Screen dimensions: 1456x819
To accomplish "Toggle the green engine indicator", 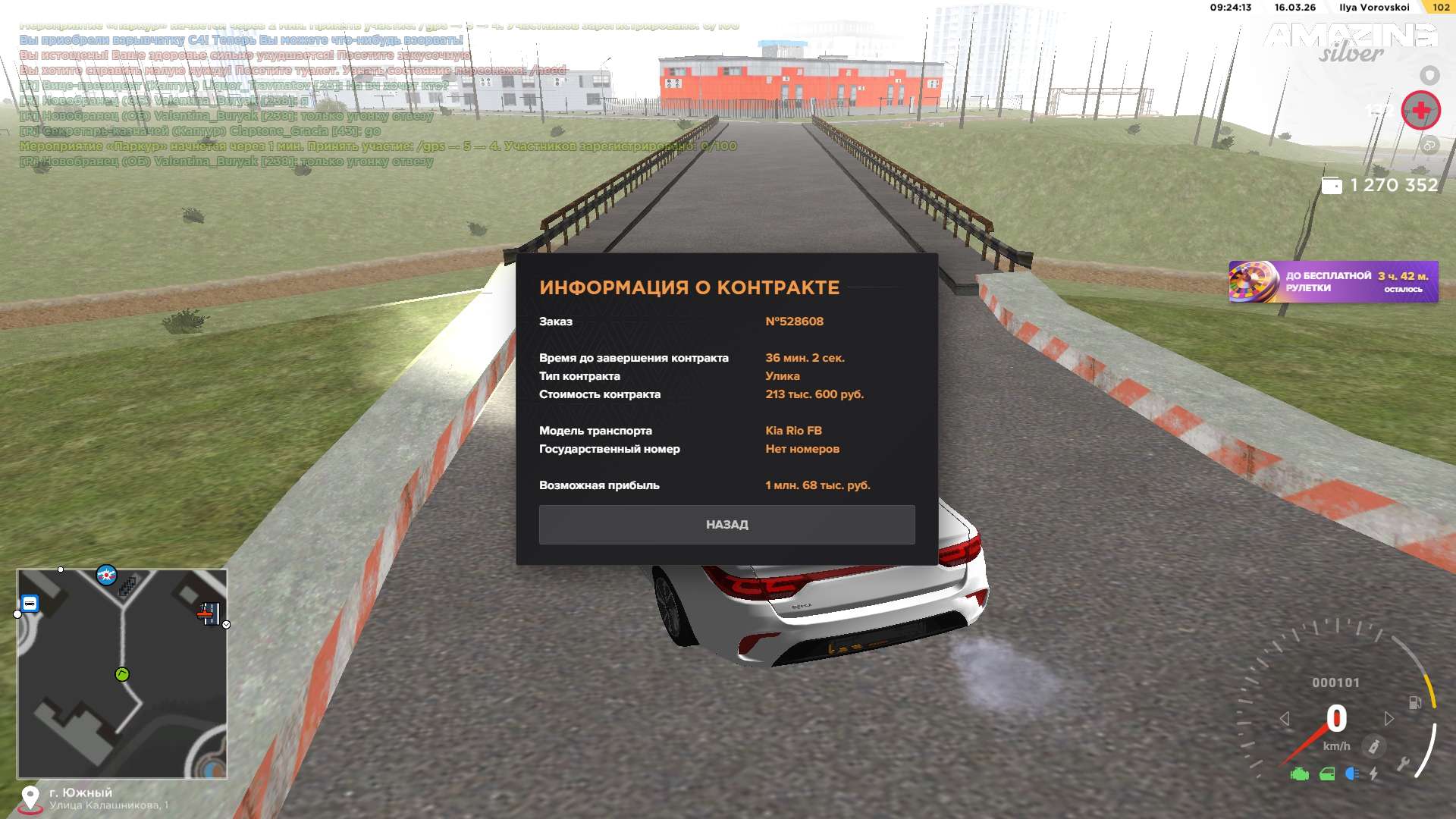I will tap(1299, 774).
